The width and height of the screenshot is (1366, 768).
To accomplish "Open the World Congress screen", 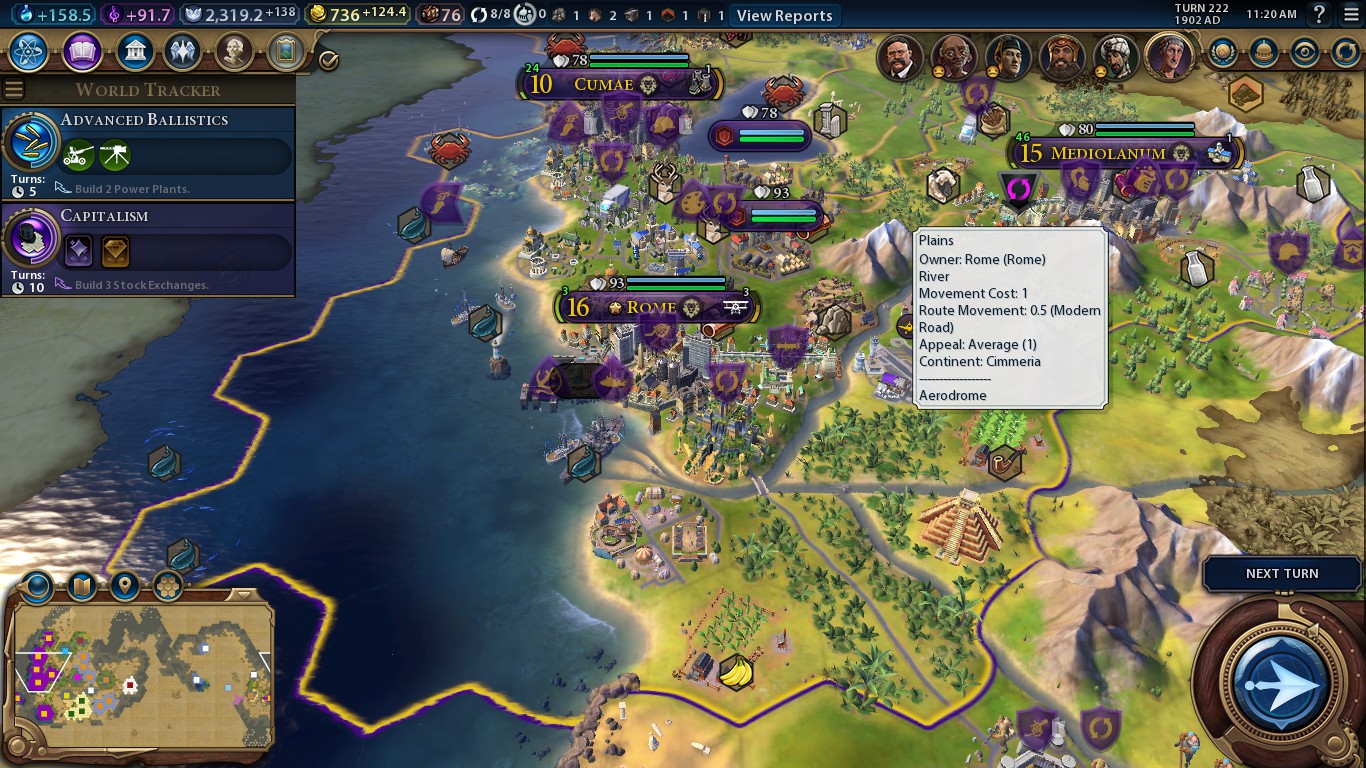I will pos(1264,53).
